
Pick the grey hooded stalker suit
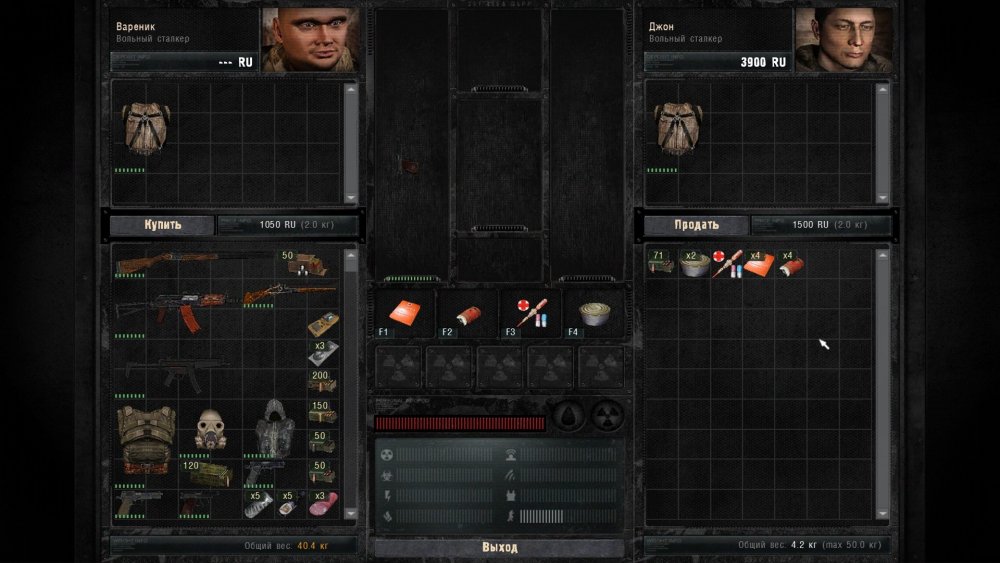coord(274,431)
